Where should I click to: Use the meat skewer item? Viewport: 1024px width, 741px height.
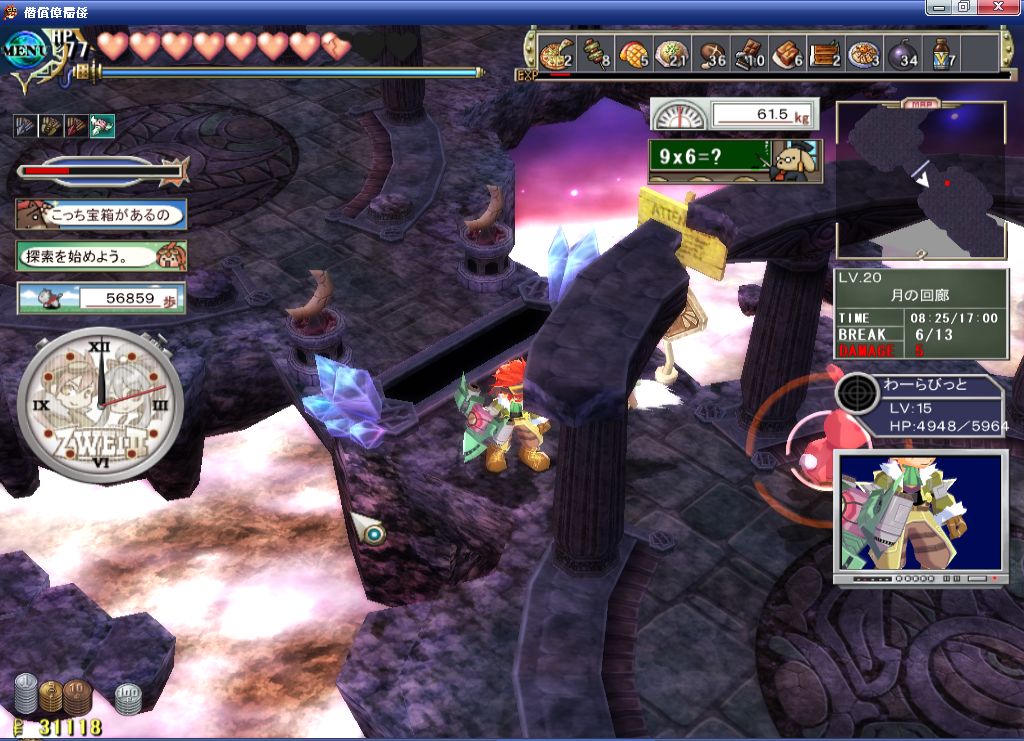coord(594,54)
